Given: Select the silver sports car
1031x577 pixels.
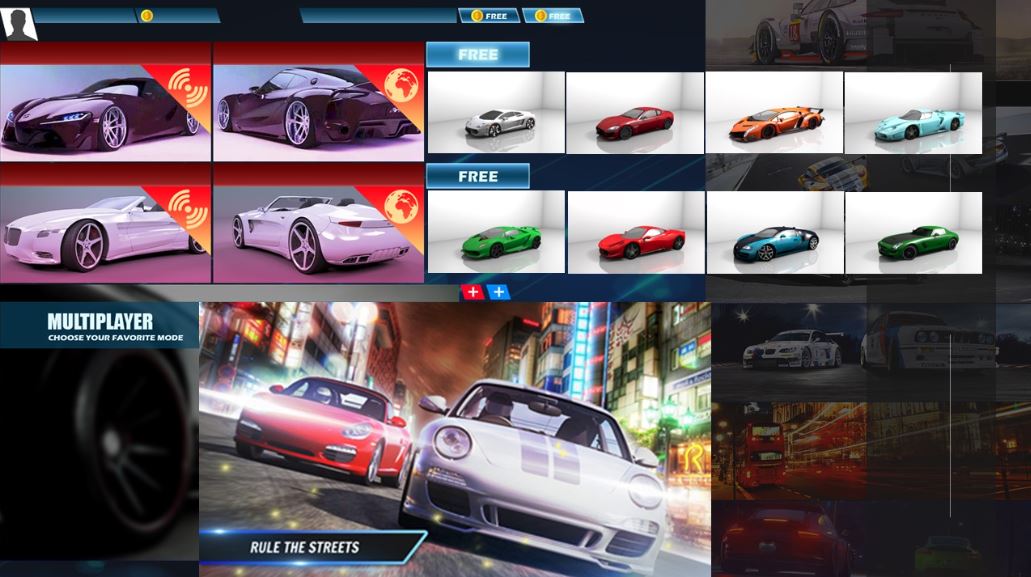Looking at the screenshot, I should click(496, 113).
